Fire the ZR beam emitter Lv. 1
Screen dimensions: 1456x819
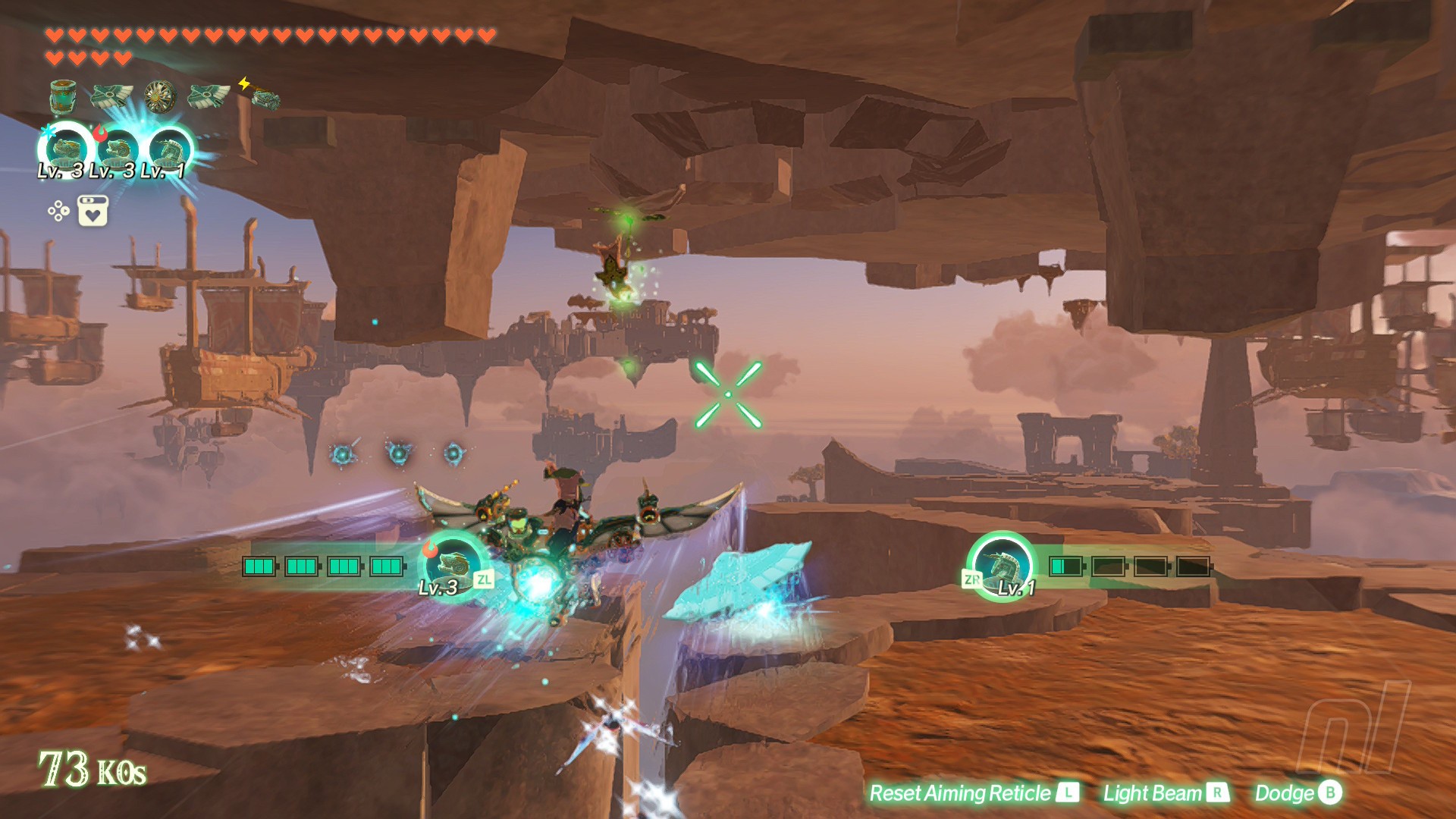(1002, 566)
